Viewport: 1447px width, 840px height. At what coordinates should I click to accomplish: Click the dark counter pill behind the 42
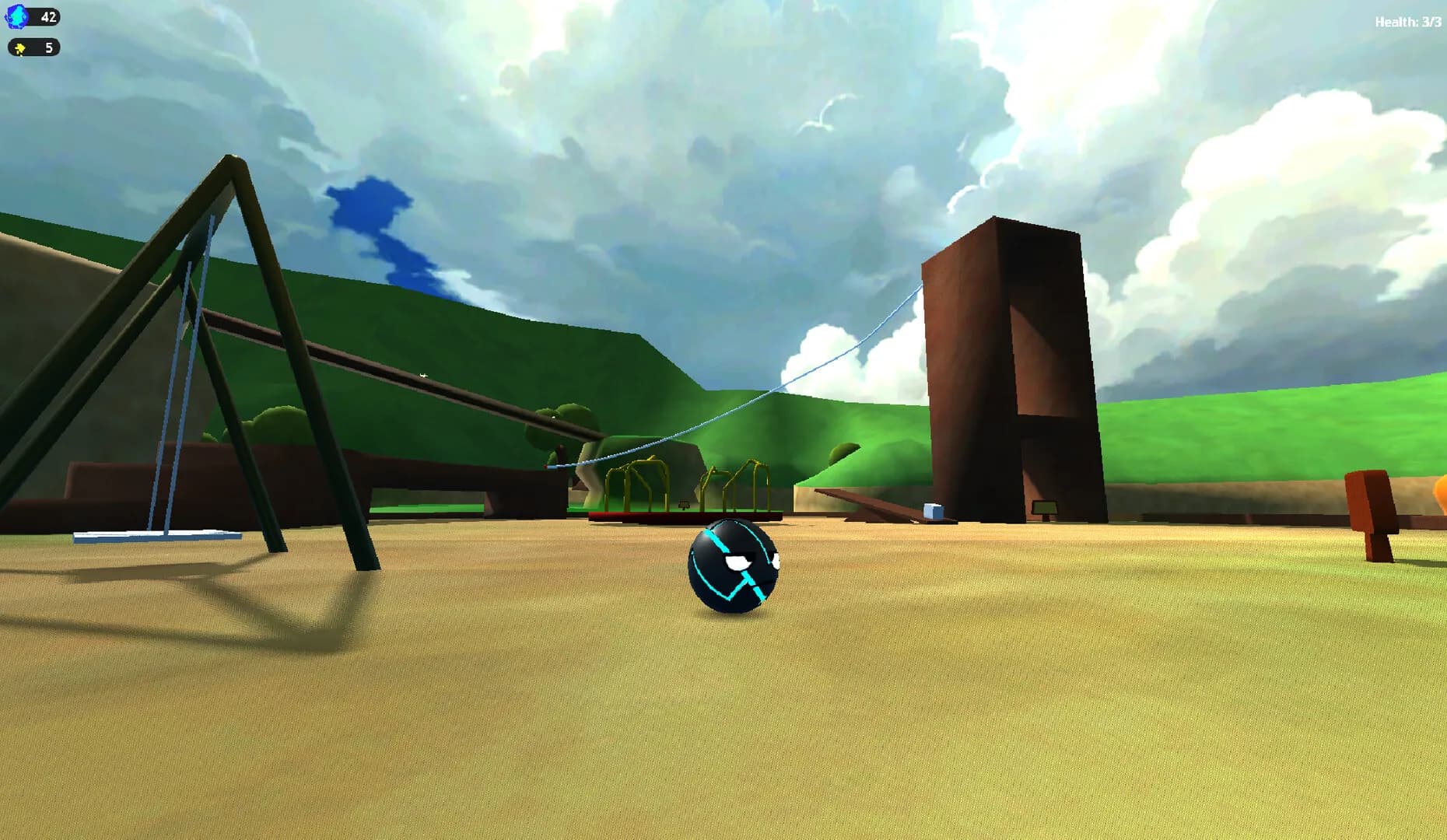[43, 17]
